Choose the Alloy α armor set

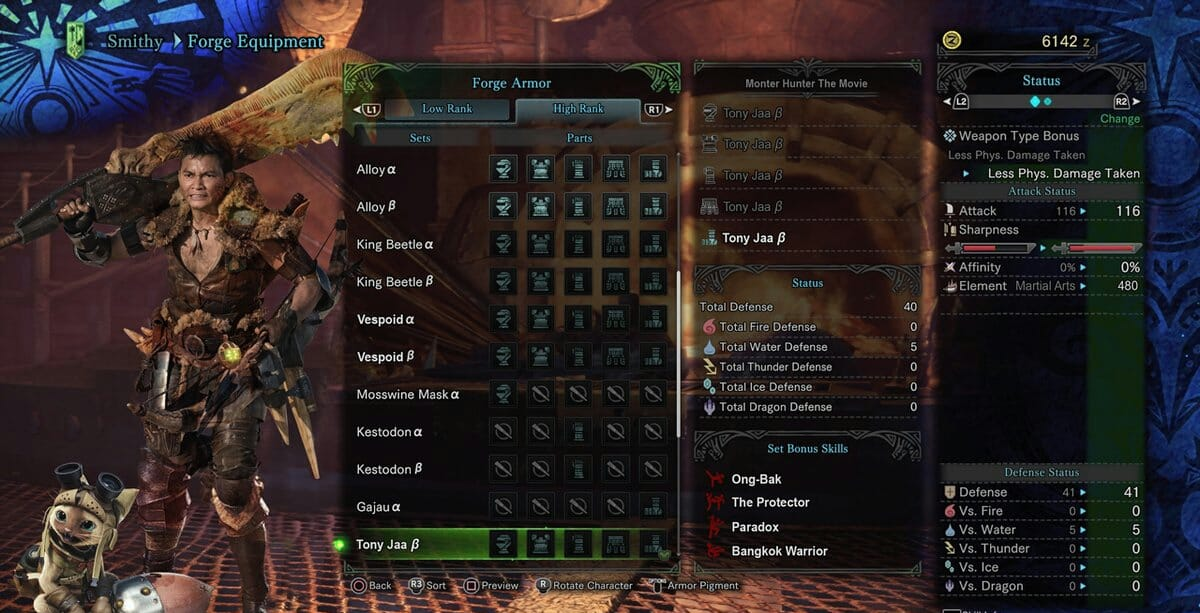(x=376, y=170)
